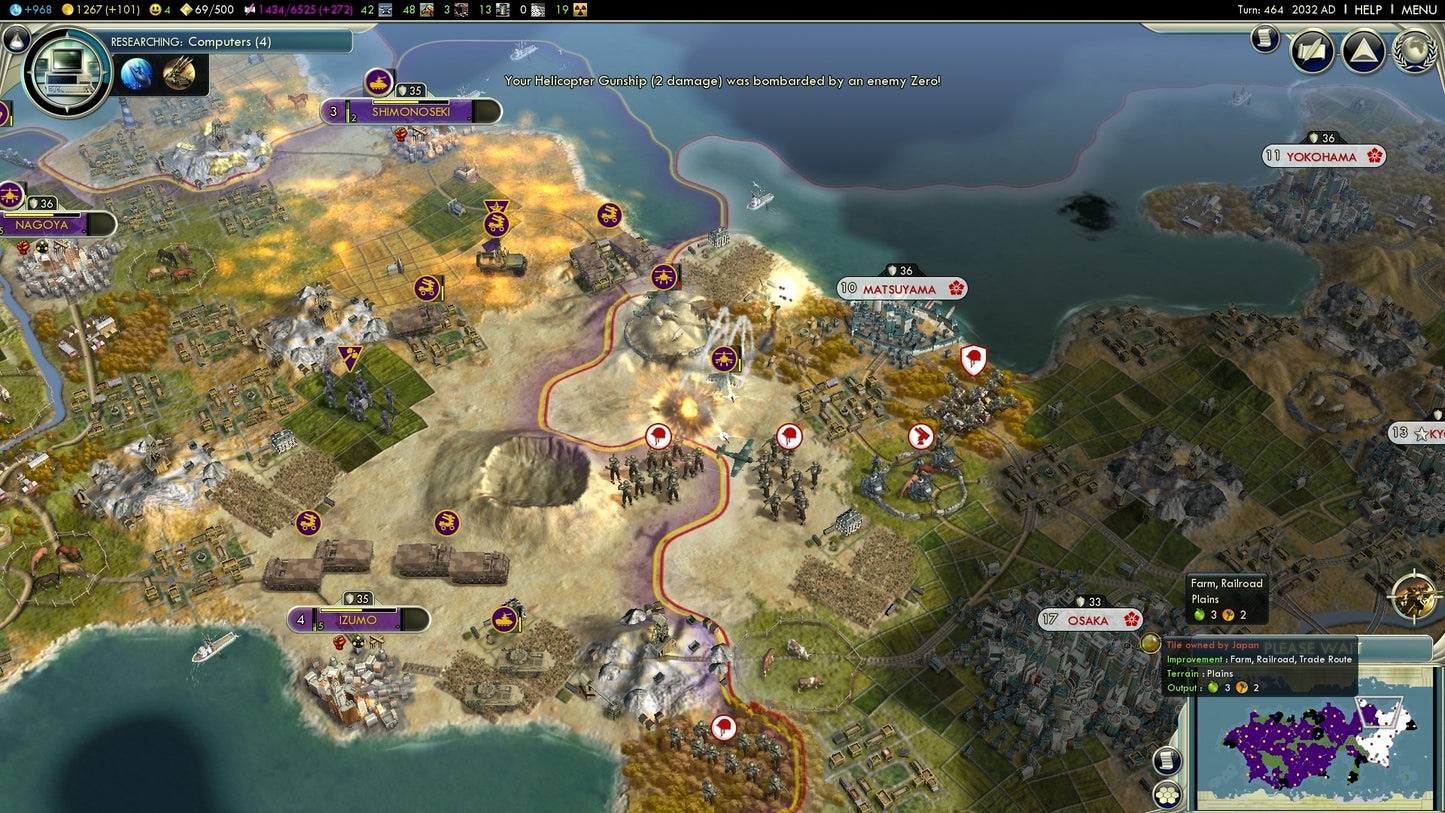The image size is (1445, 813).
Task: Click the Computers technology icon being researched
Action: (x=67, y=71)
